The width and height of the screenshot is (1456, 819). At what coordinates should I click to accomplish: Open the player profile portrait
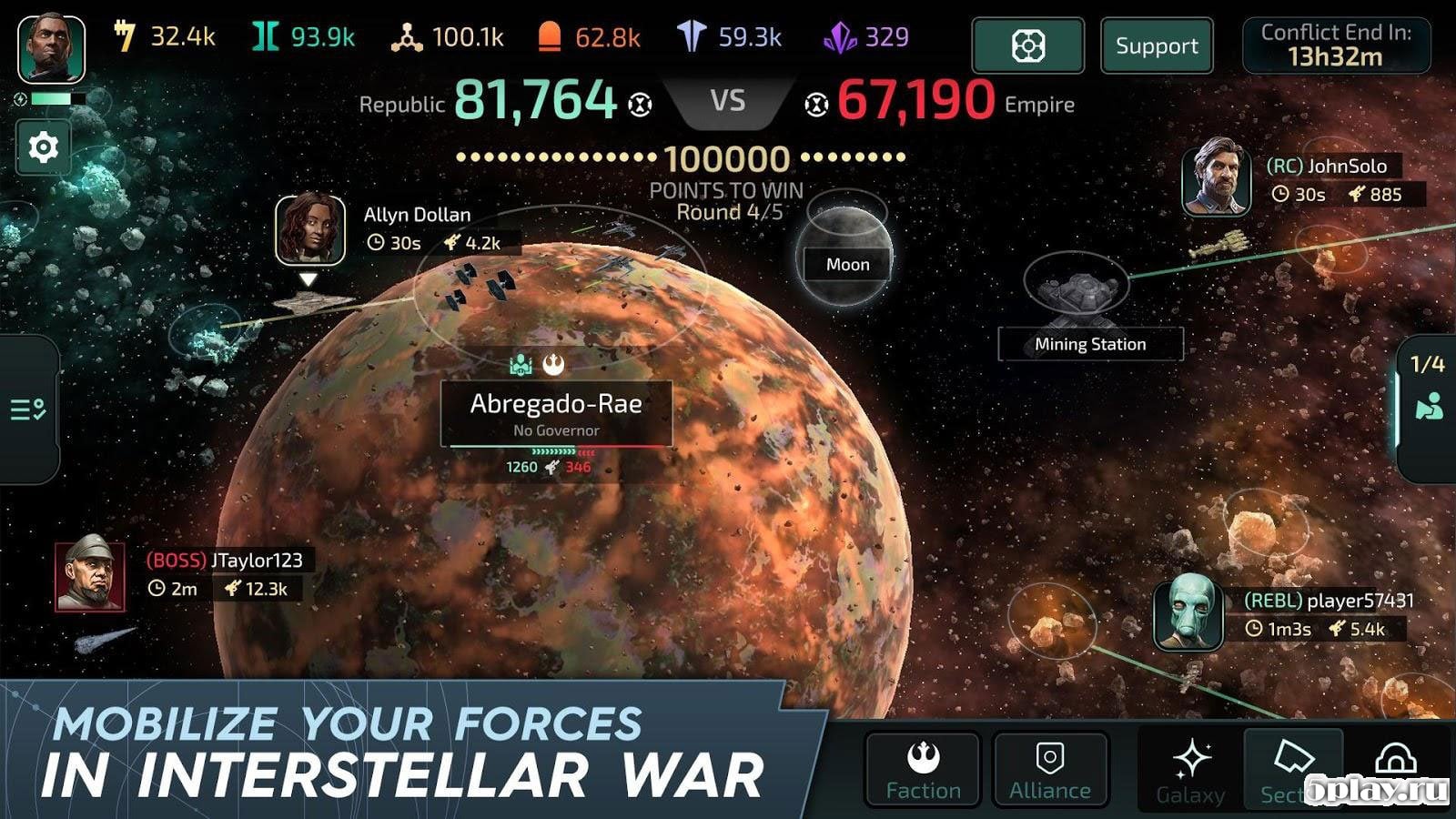click(x=51, y=48)
